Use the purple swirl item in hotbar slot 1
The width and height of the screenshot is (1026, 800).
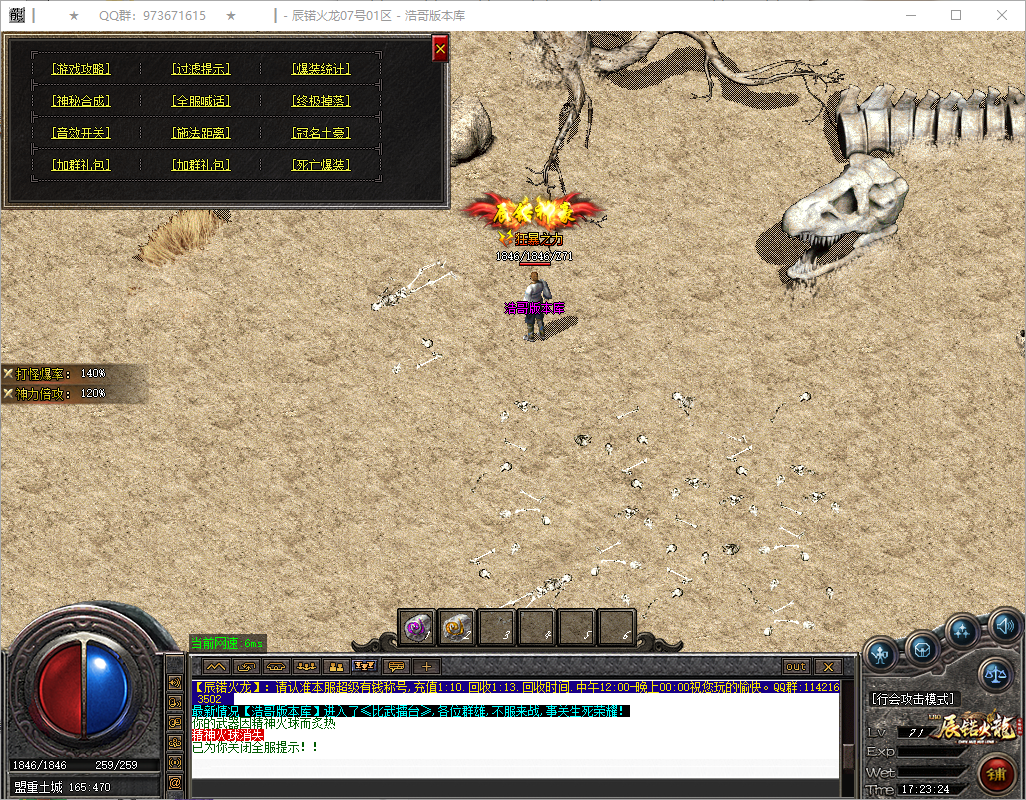click(x=417, y=627)
